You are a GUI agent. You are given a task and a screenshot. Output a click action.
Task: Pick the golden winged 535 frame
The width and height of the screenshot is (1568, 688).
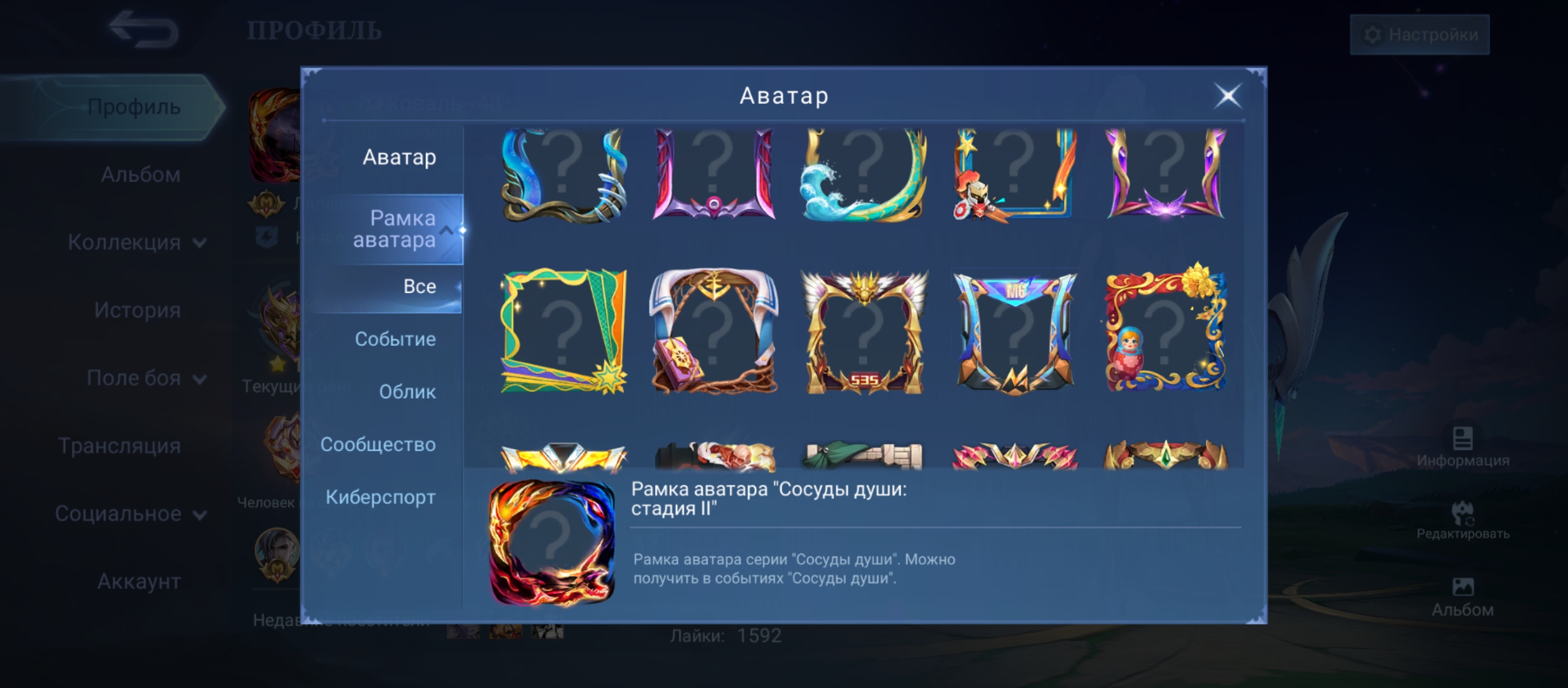pos(864,331)
